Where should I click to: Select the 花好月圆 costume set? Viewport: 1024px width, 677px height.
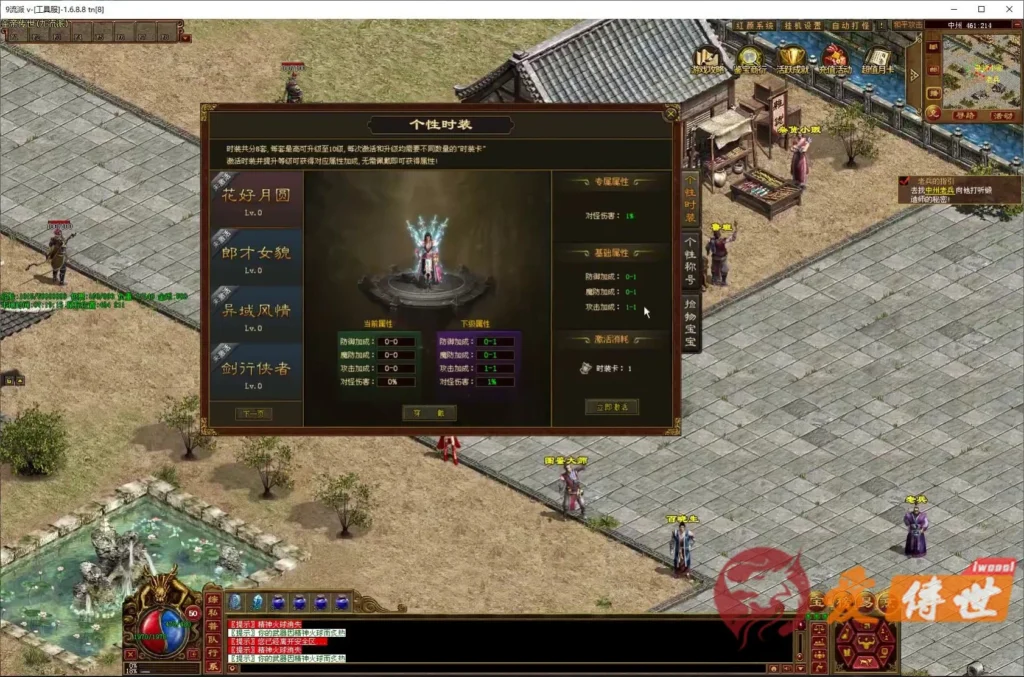(255, 200)
